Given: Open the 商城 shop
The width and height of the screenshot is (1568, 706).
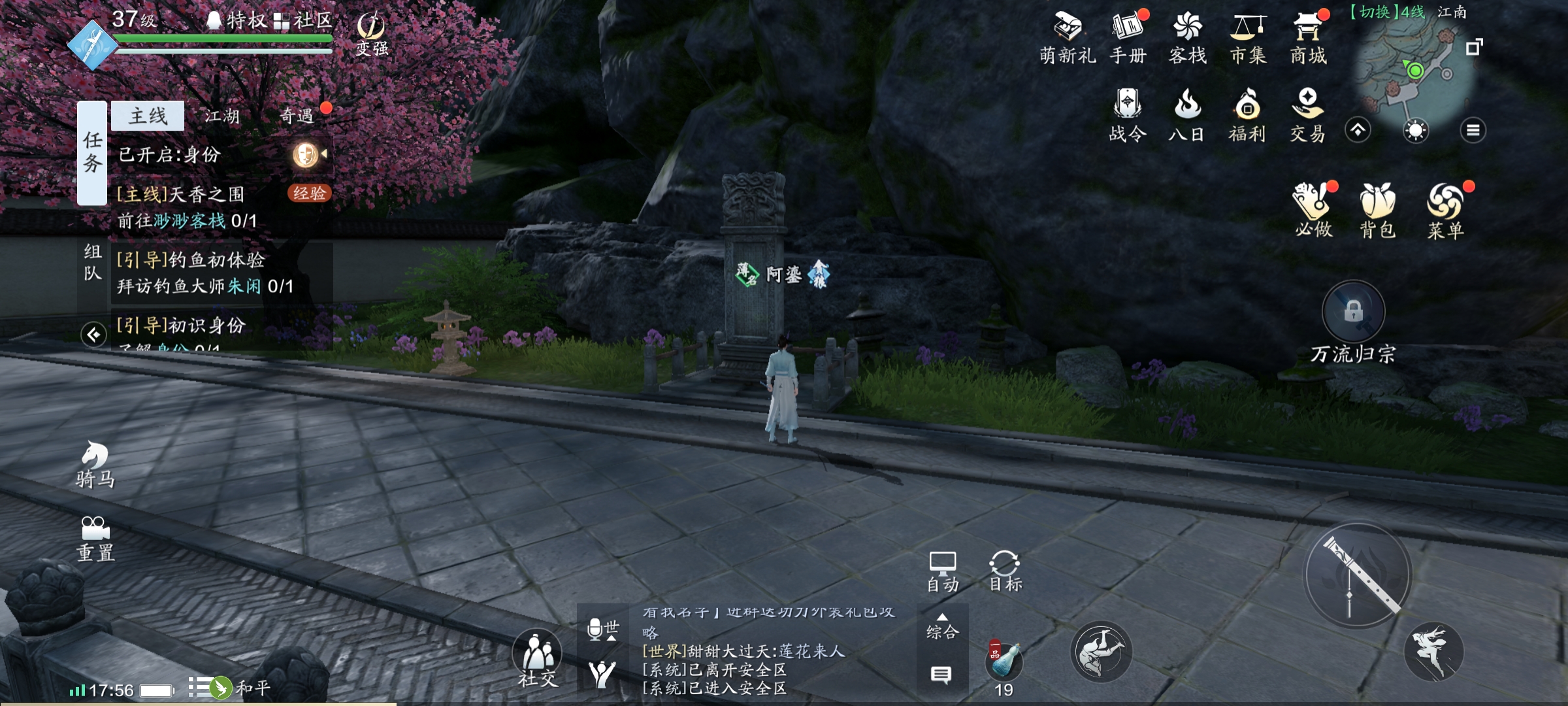Looking at the screenshot, I should (1308, 38).
